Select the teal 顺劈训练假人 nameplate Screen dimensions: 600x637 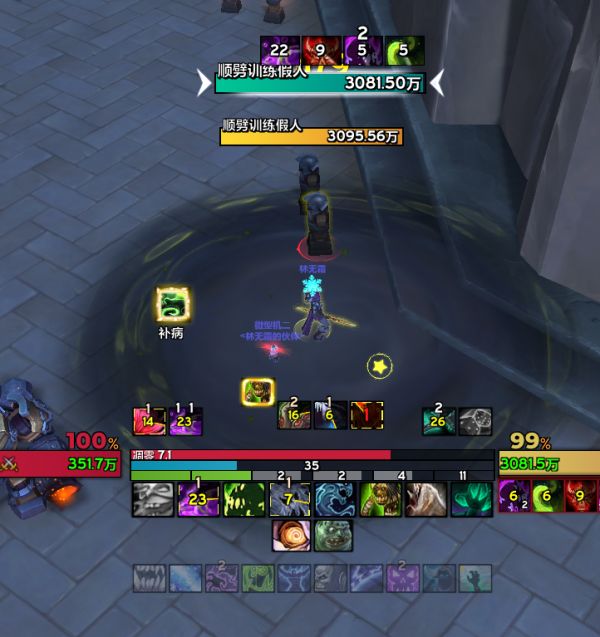(x=320, y=84)
